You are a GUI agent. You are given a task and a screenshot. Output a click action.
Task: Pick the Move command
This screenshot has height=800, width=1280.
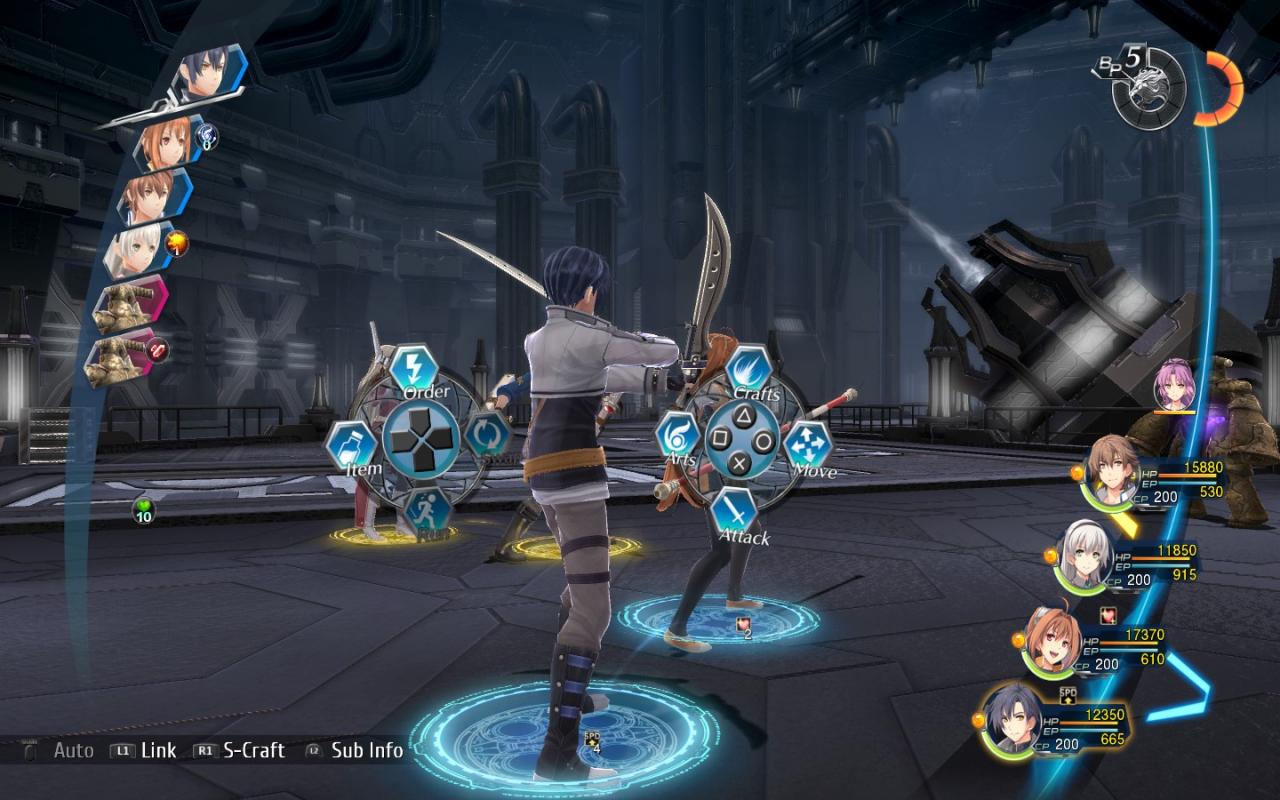808,446
